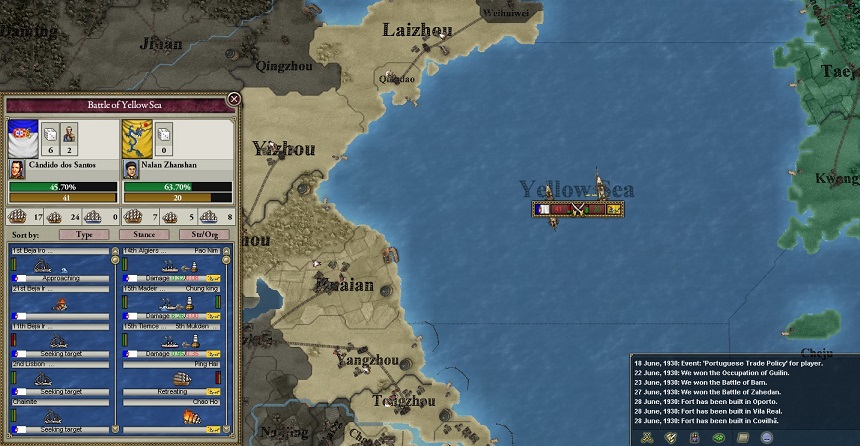Select the Yellow Sea naval battle marker
Image resolution: width=860 pixels, height=446 pixels.
[x=578, y=209]
